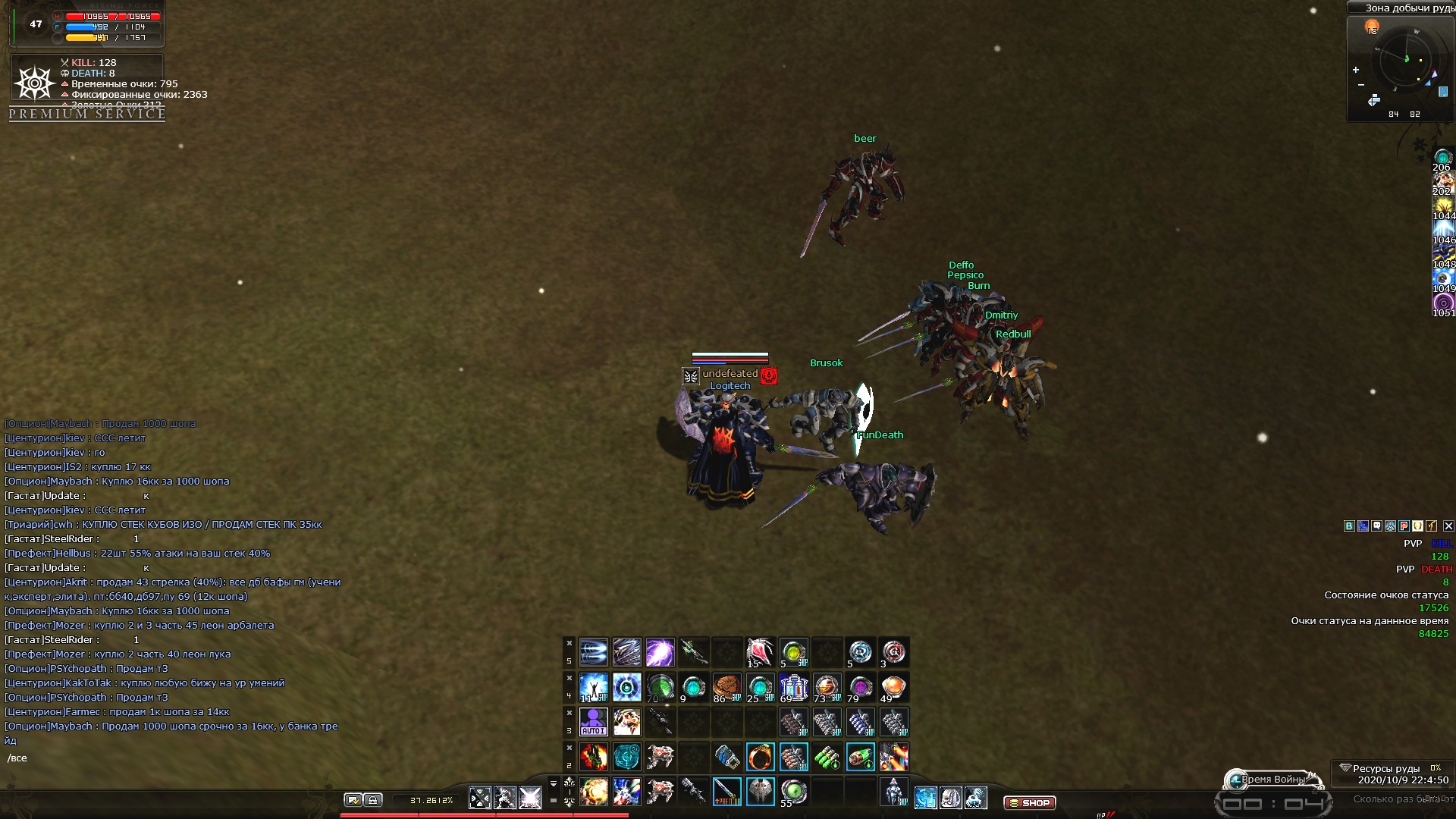The height and width of the screenshot is (819, 1456).
Task: Activate the cyan radar targeting skill
Action: (x=626, y=757)
